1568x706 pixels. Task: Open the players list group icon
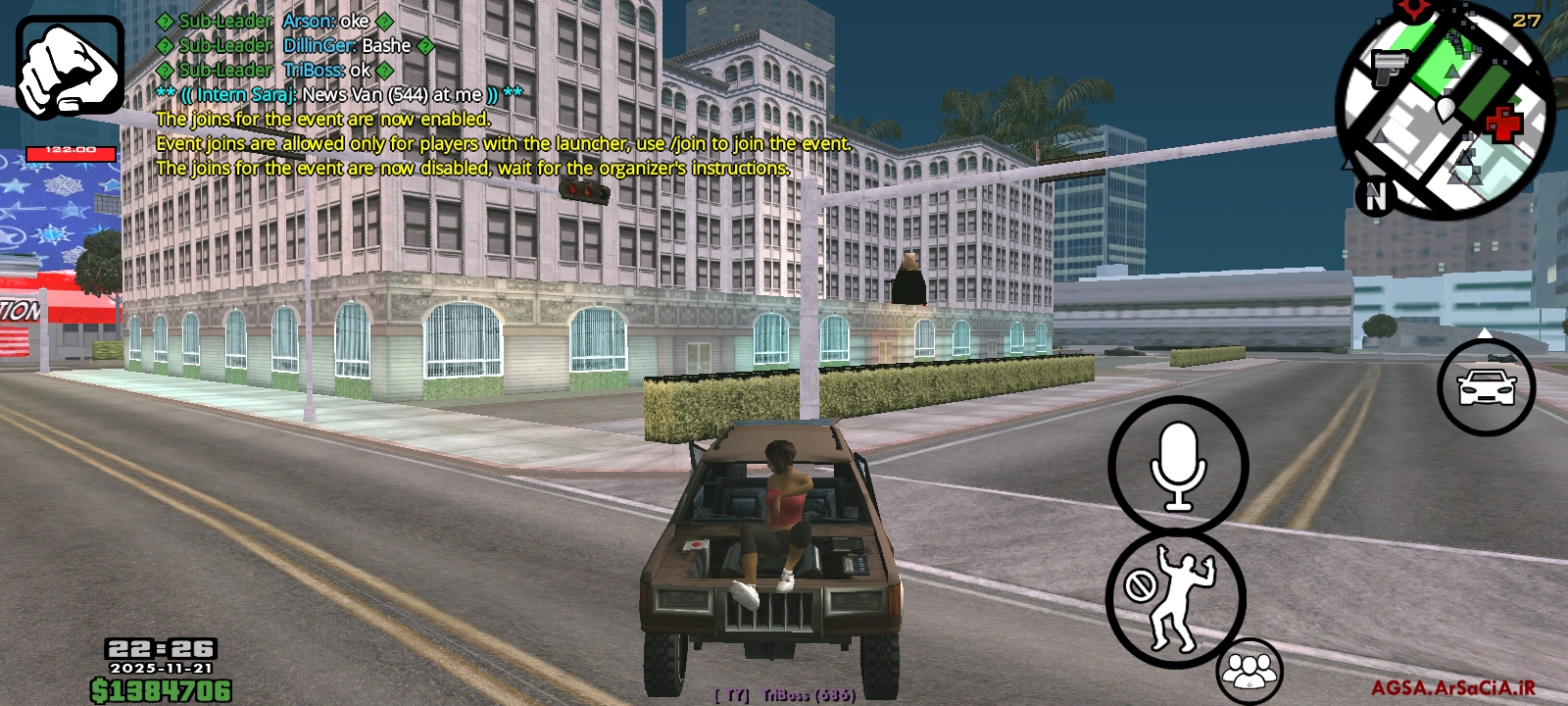pyautogui.click(x=1249, y=671)
